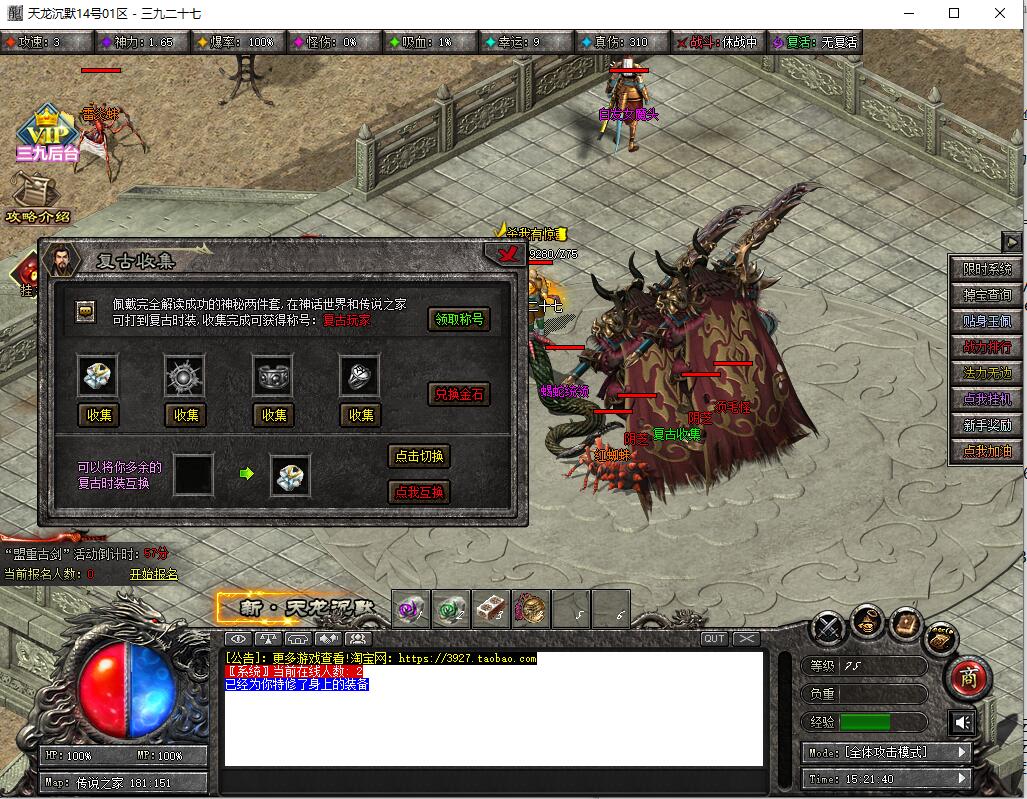
Task: Start registration via 开始报名 link
Action: click(x=153, y=574)
